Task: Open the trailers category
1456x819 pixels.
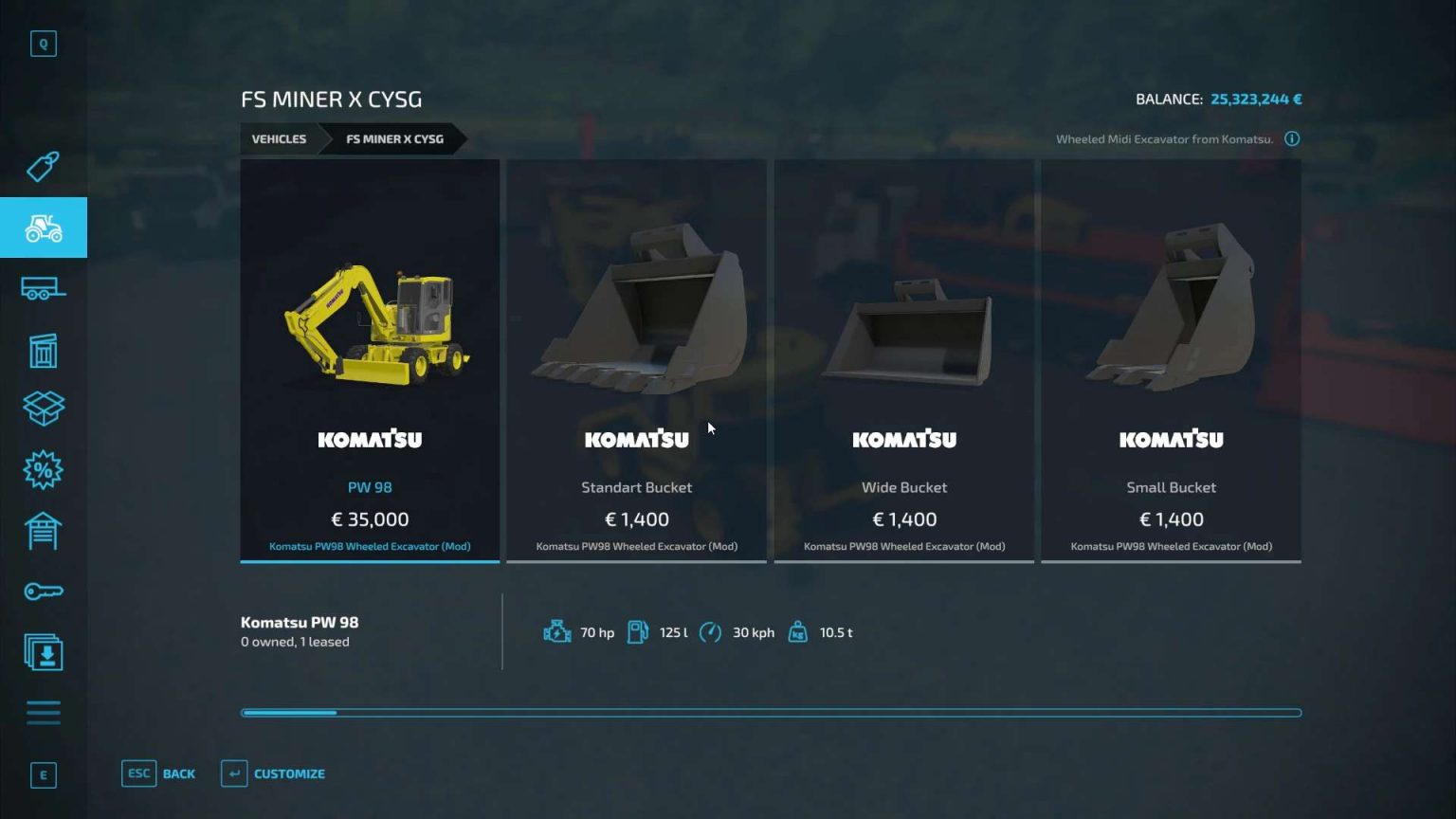Action: point(44,288)
